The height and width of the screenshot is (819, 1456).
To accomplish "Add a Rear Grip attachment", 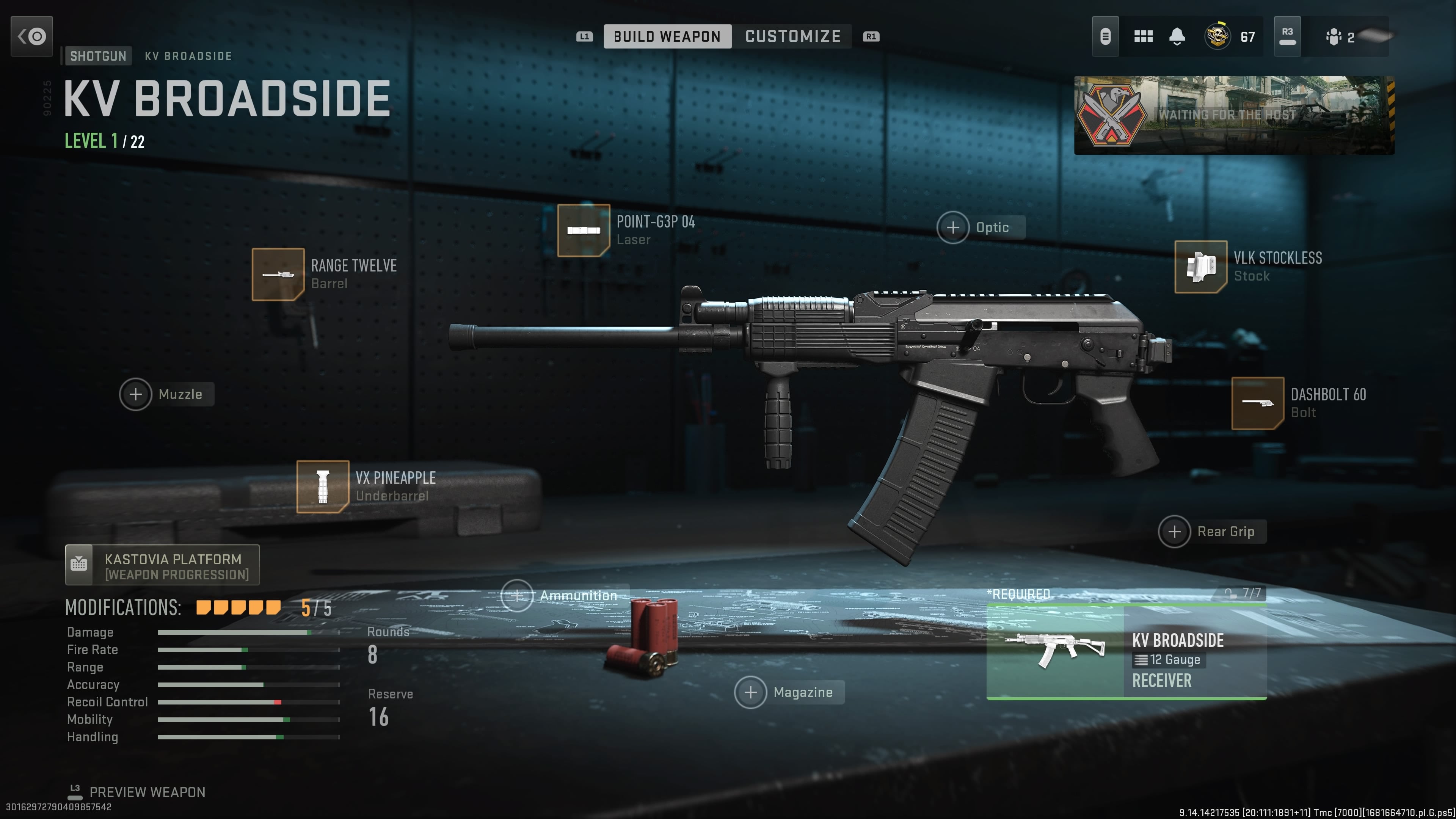I will [x=1175, y=531].
